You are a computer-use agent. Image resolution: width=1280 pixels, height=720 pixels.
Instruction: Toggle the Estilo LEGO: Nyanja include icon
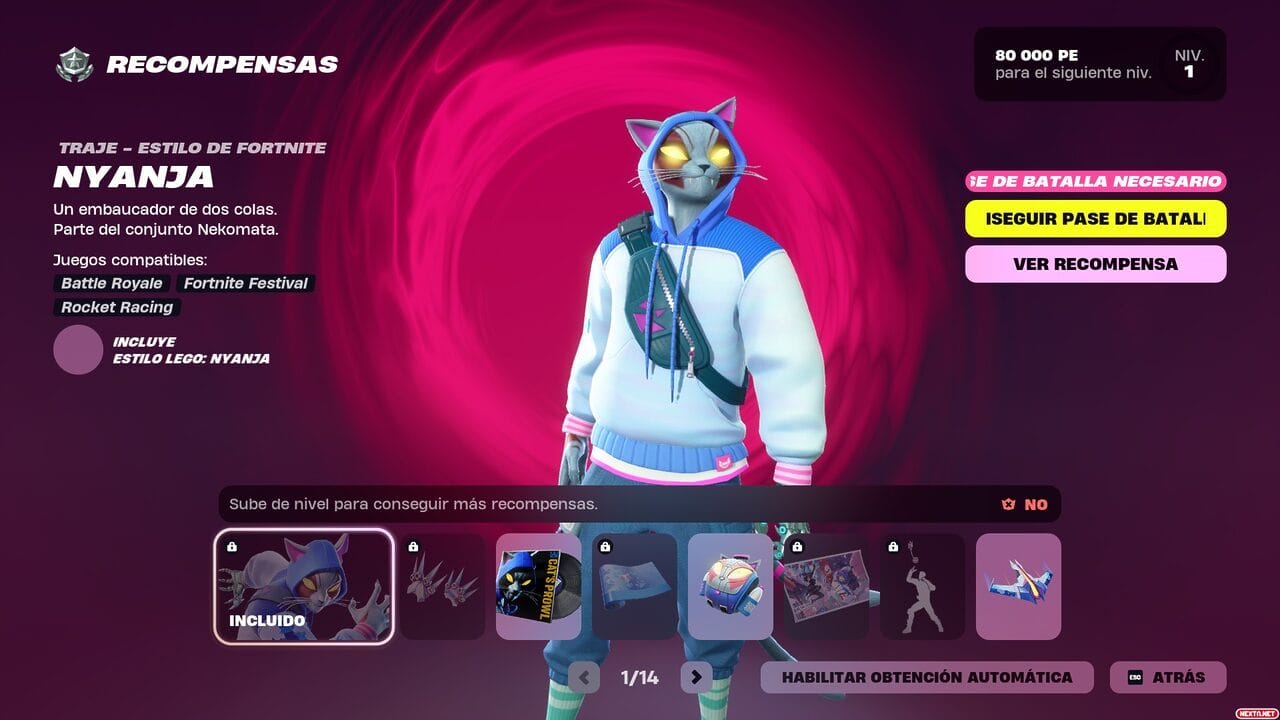tap(78, 350)
